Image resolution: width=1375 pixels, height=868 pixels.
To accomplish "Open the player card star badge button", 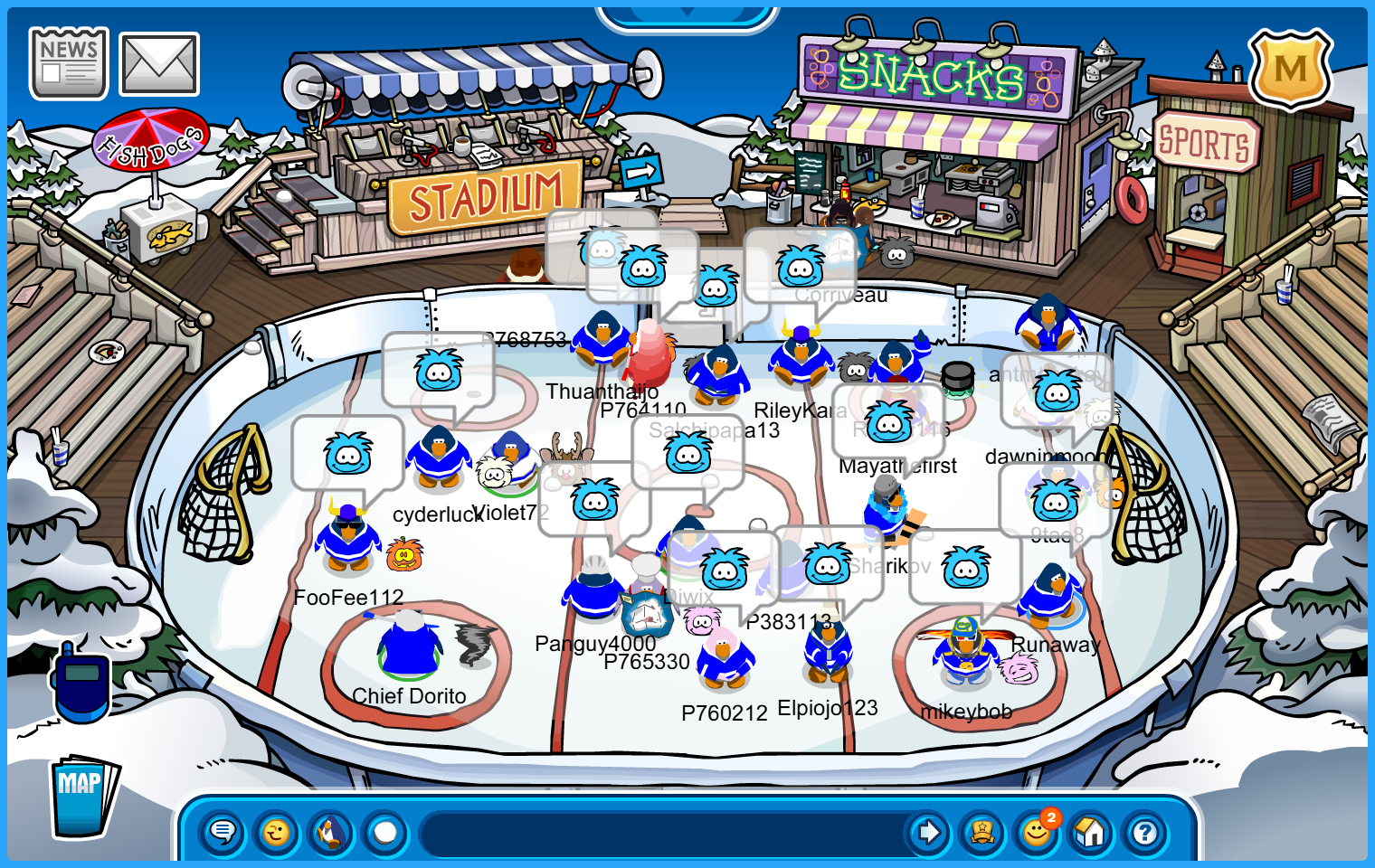I will 982,832.
